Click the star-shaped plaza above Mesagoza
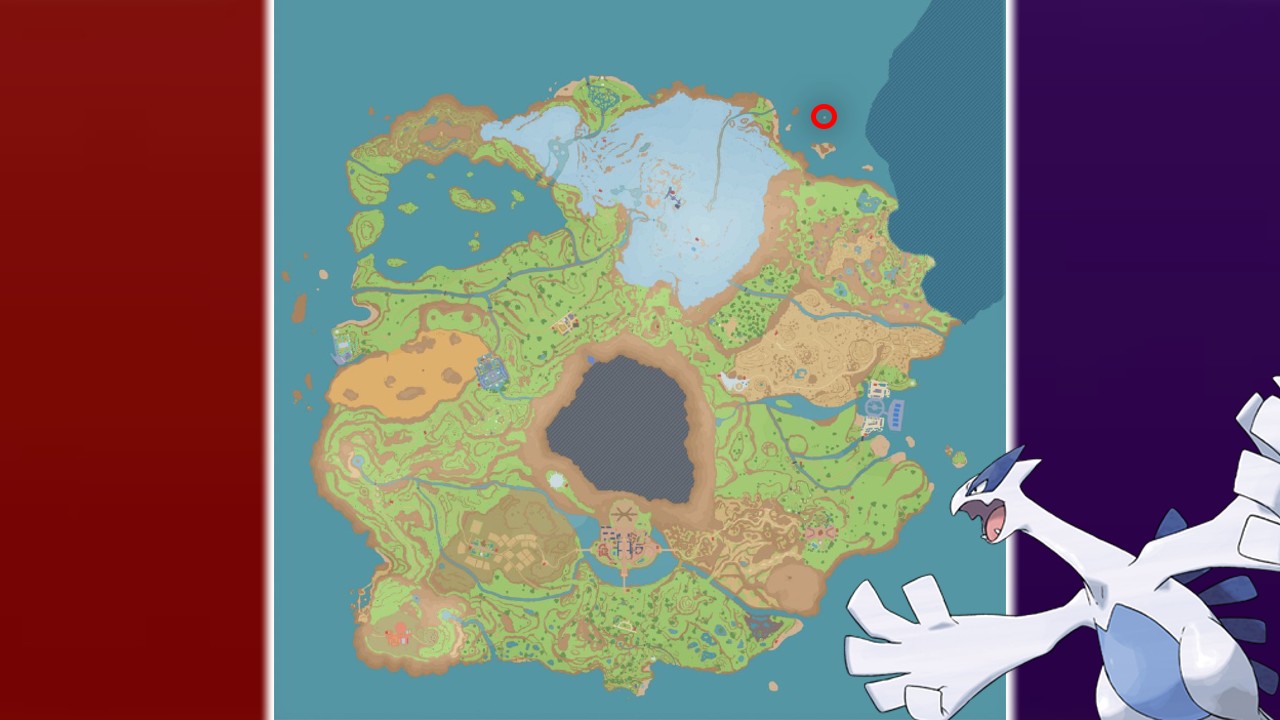The image size is (1280, 720). point(622,512)
